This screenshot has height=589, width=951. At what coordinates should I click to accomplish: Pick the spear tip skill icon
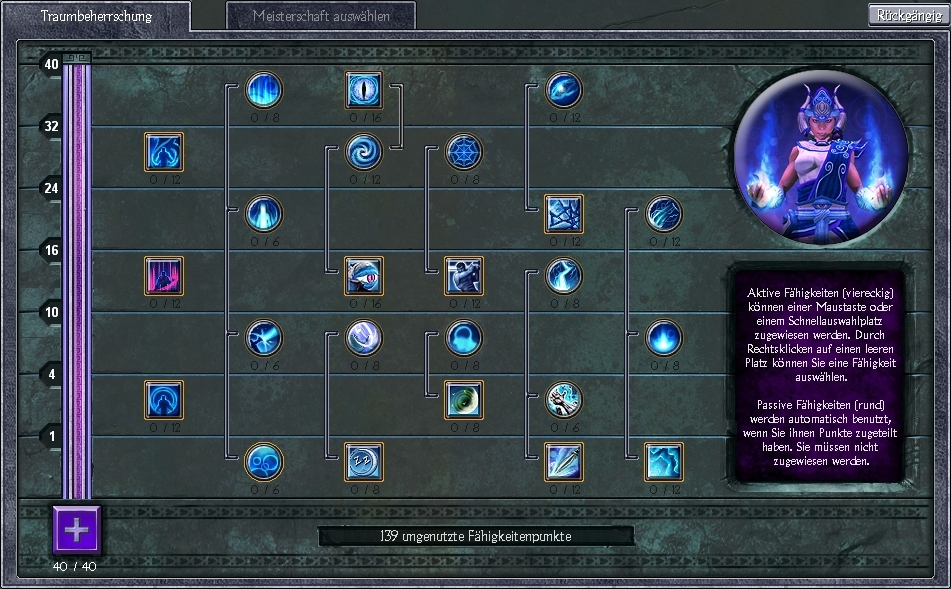coord(564,461)
